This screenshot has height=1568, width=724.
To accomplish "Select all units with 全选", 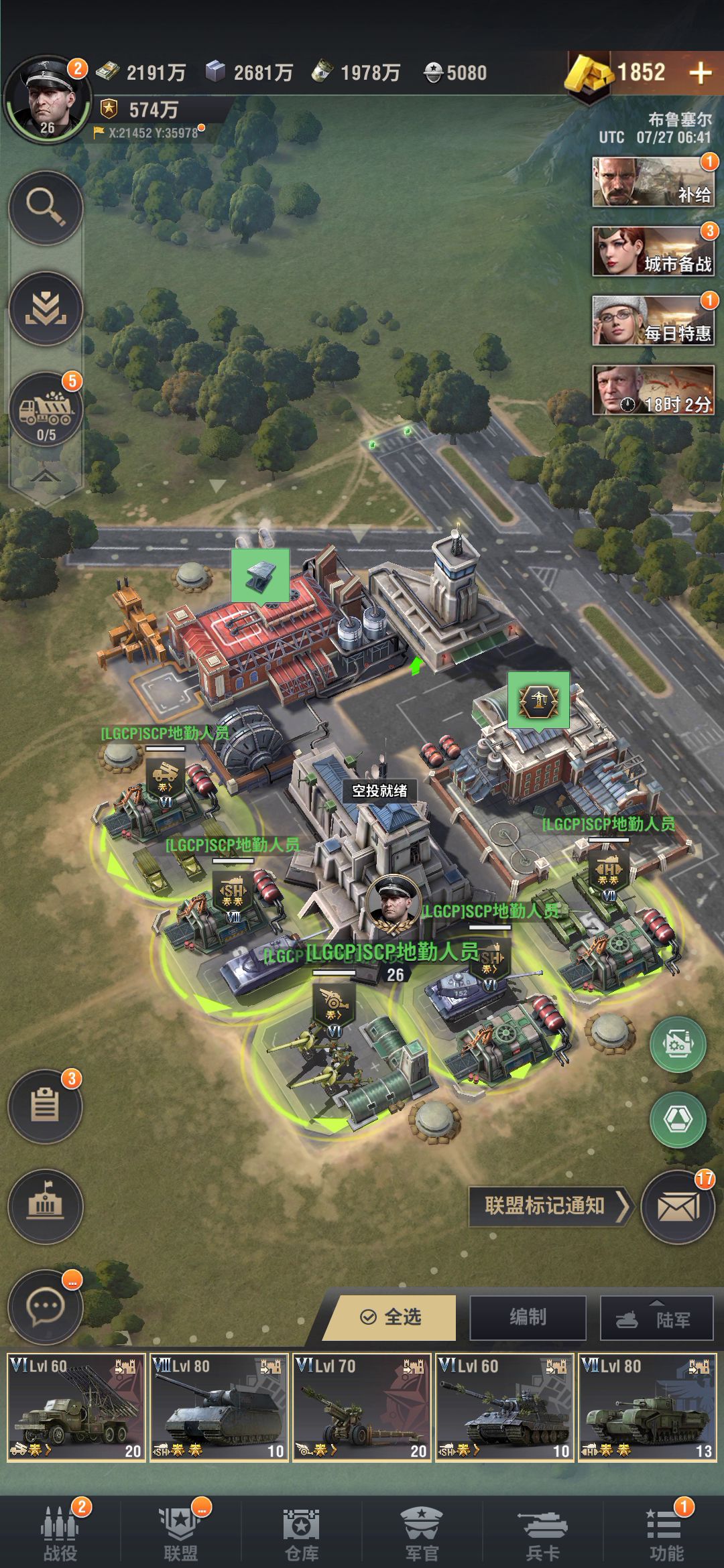I will 391,1317.
